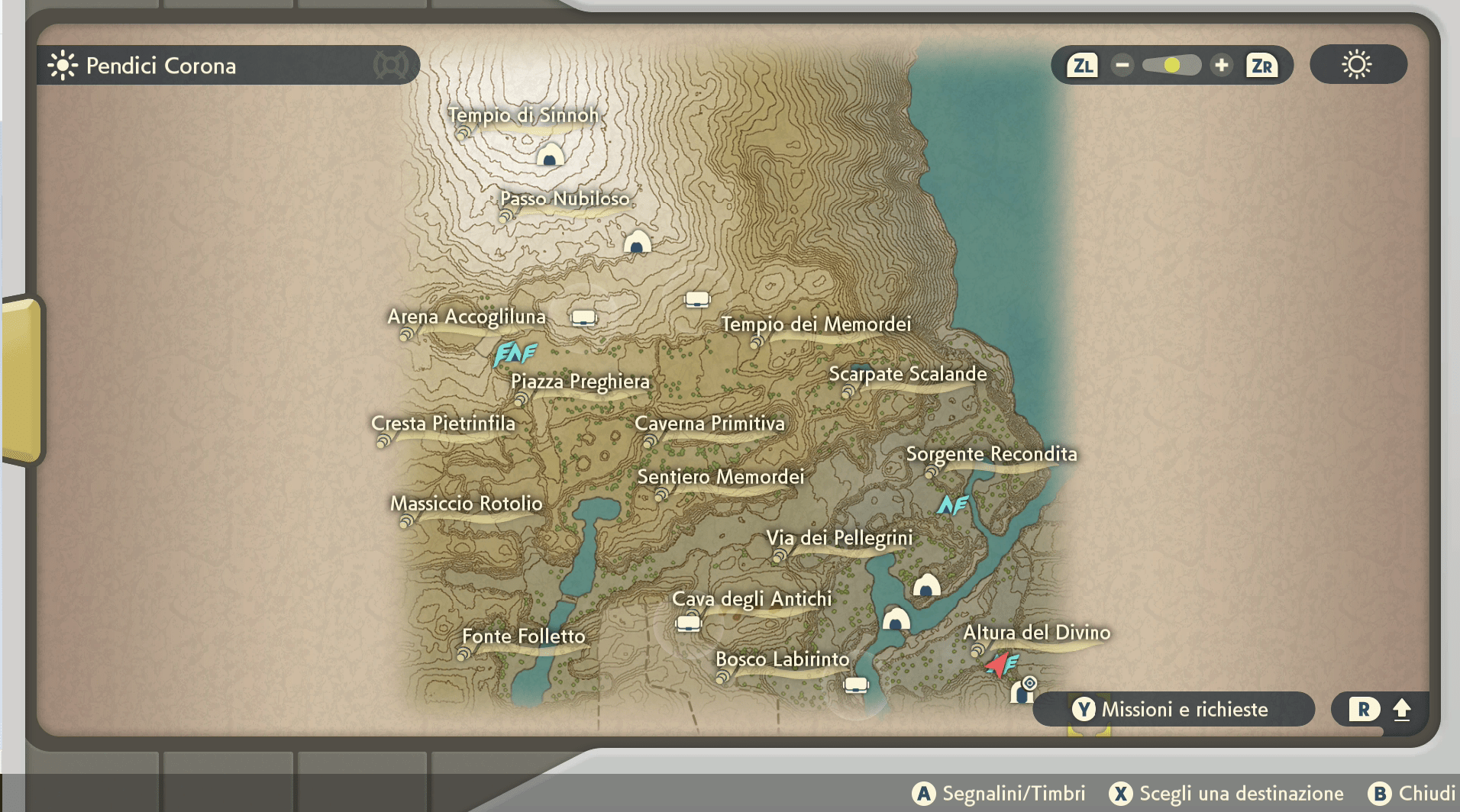Select the blue wing marker below Sorgente Recondita
1460x812 pixels.
point(953,504)
